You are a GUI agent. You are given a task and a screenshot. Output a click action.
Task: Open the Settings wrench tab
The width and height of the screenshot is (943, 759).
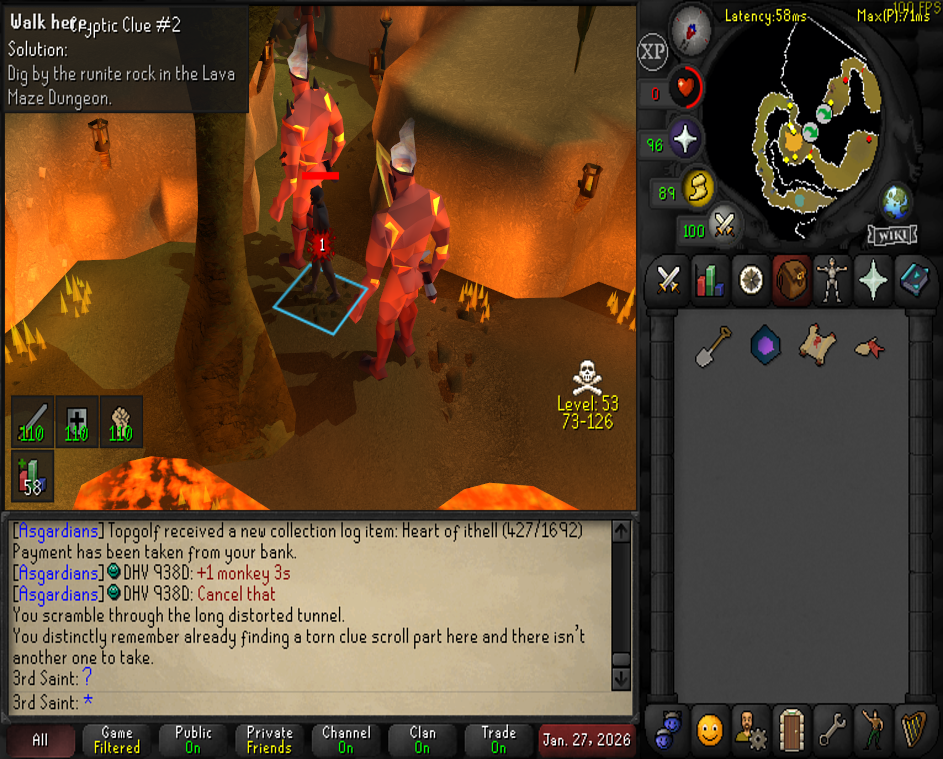click(x=833, y=731)
